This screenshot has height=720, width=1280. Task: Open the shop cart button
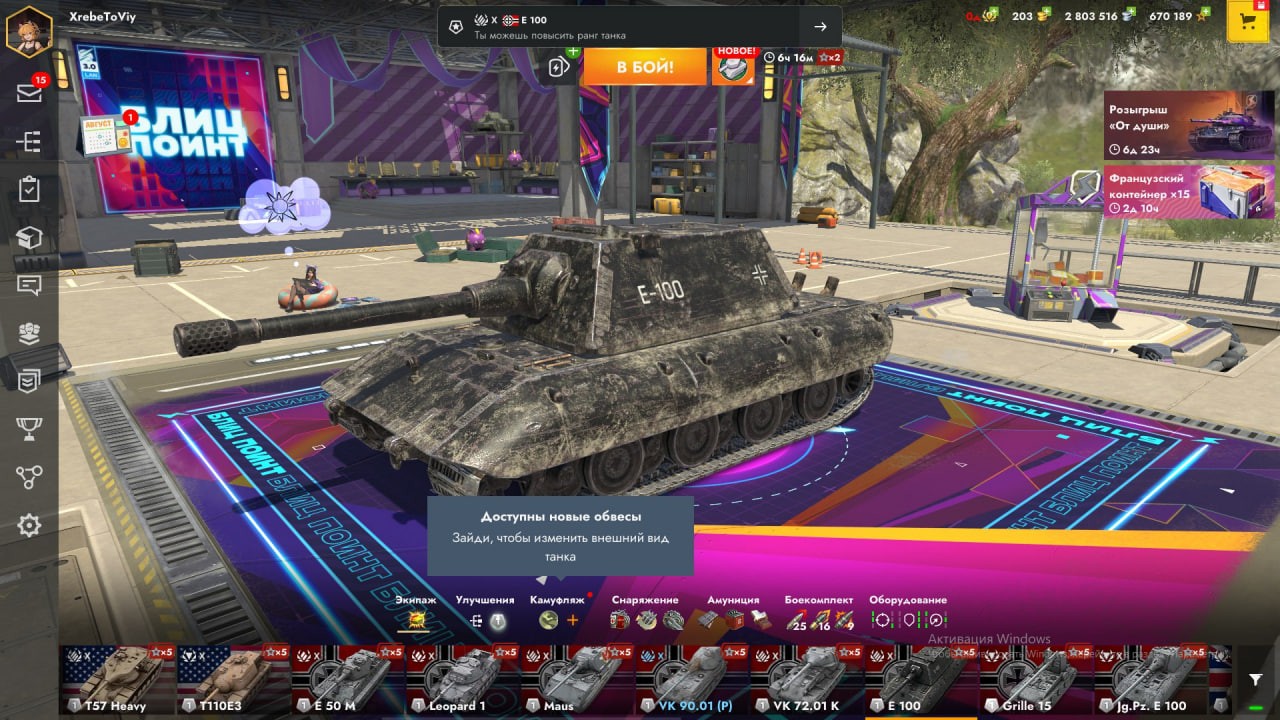pyautogui.click(x=1247, y=21)
